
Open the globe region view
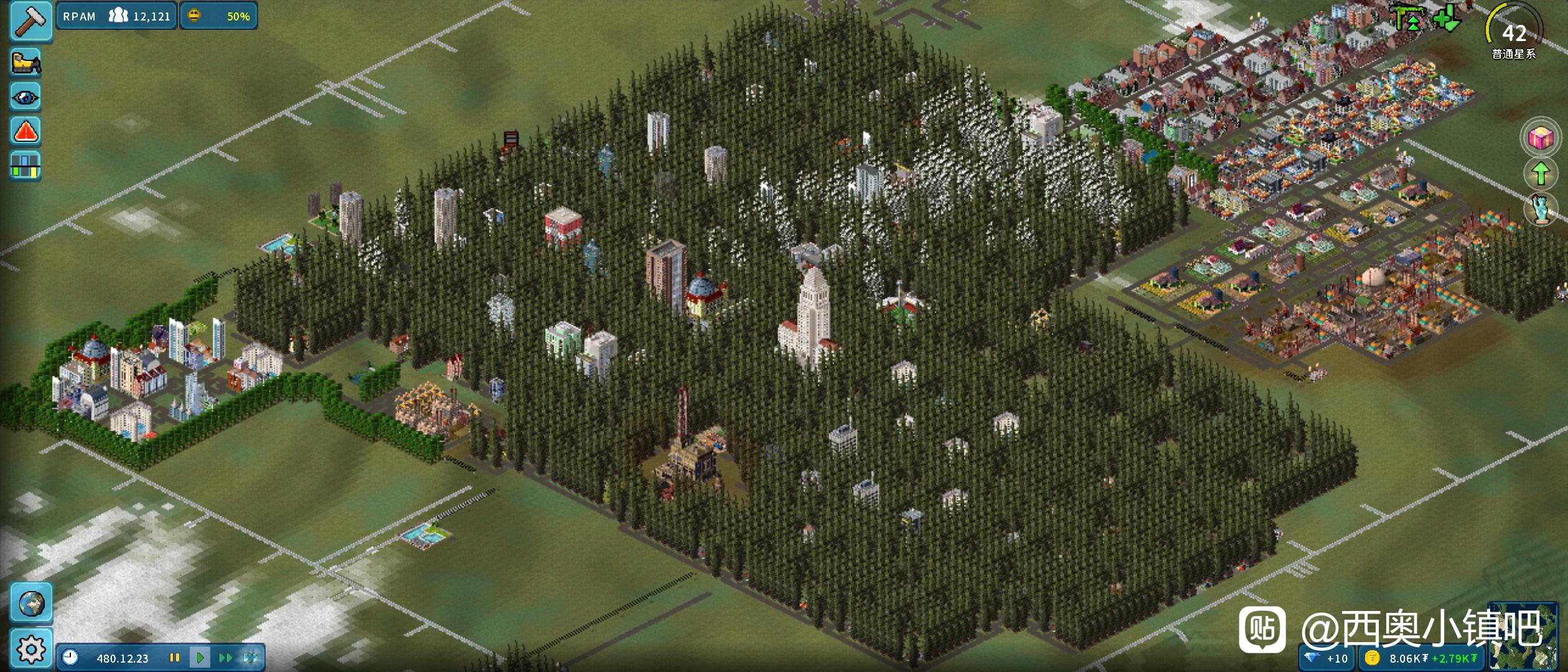(30, 603)
